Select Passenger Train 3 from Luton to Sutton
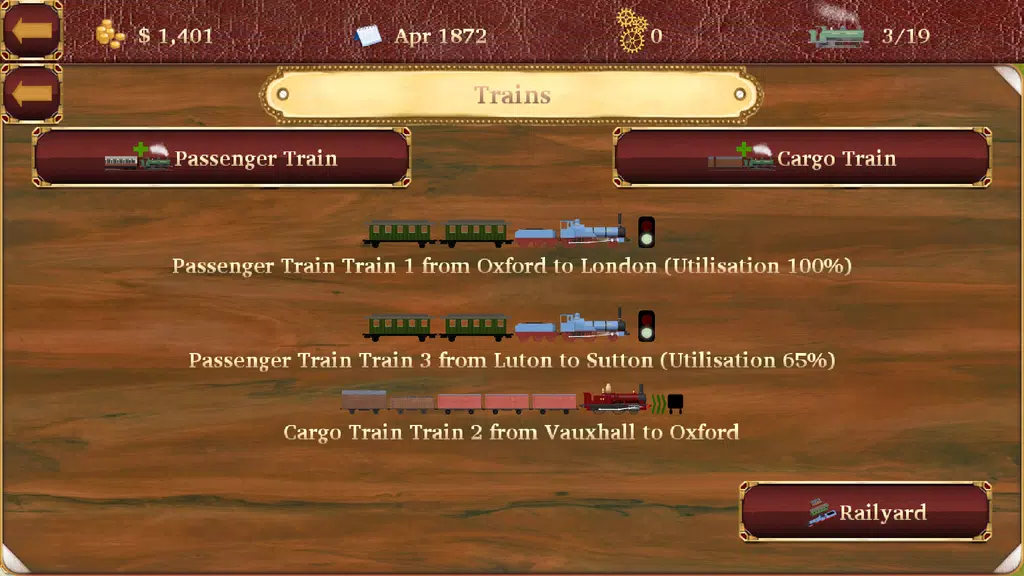 pyautogui.click(x=511, y=359)
